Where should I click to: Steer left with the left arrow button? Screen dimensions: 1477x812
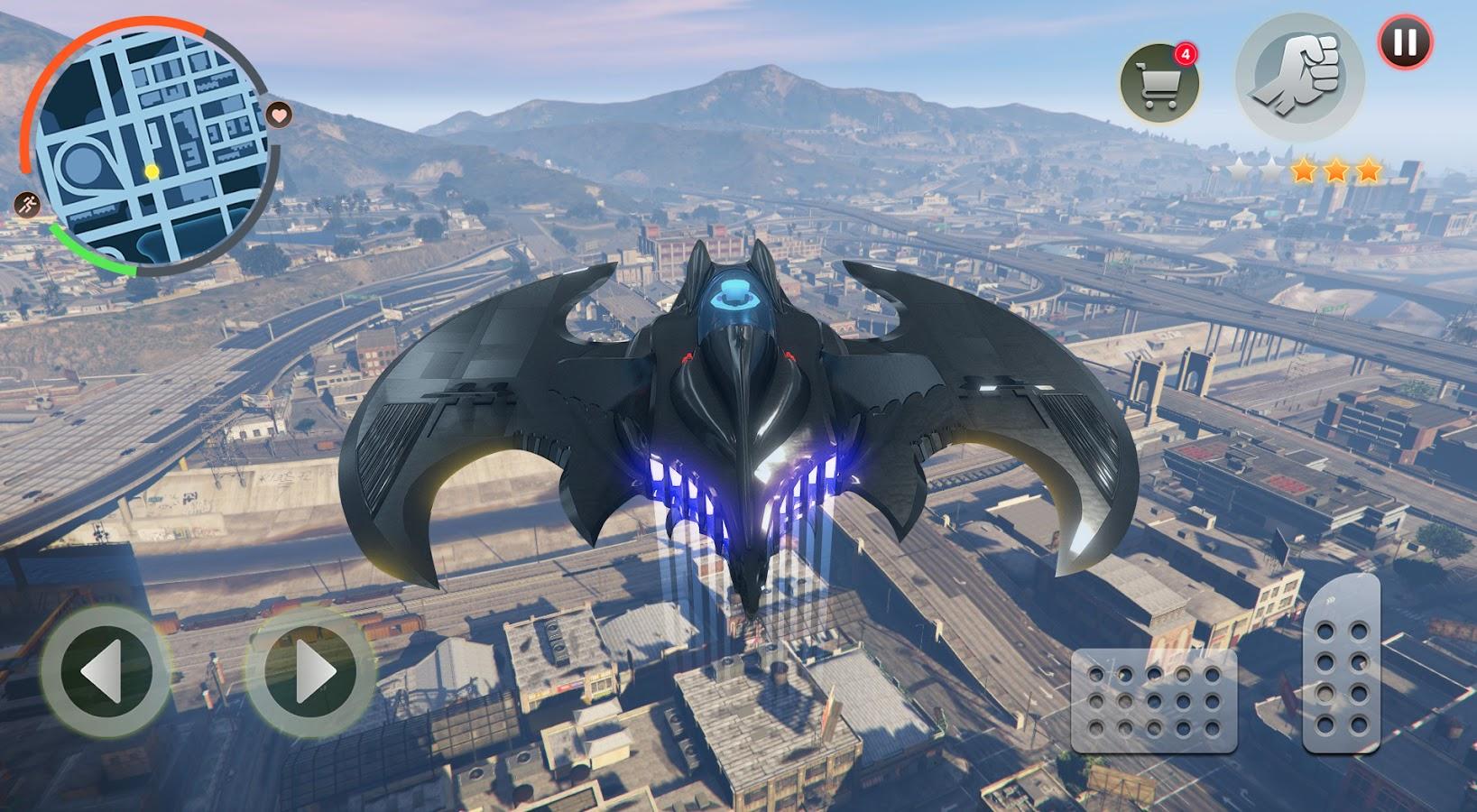104,672
